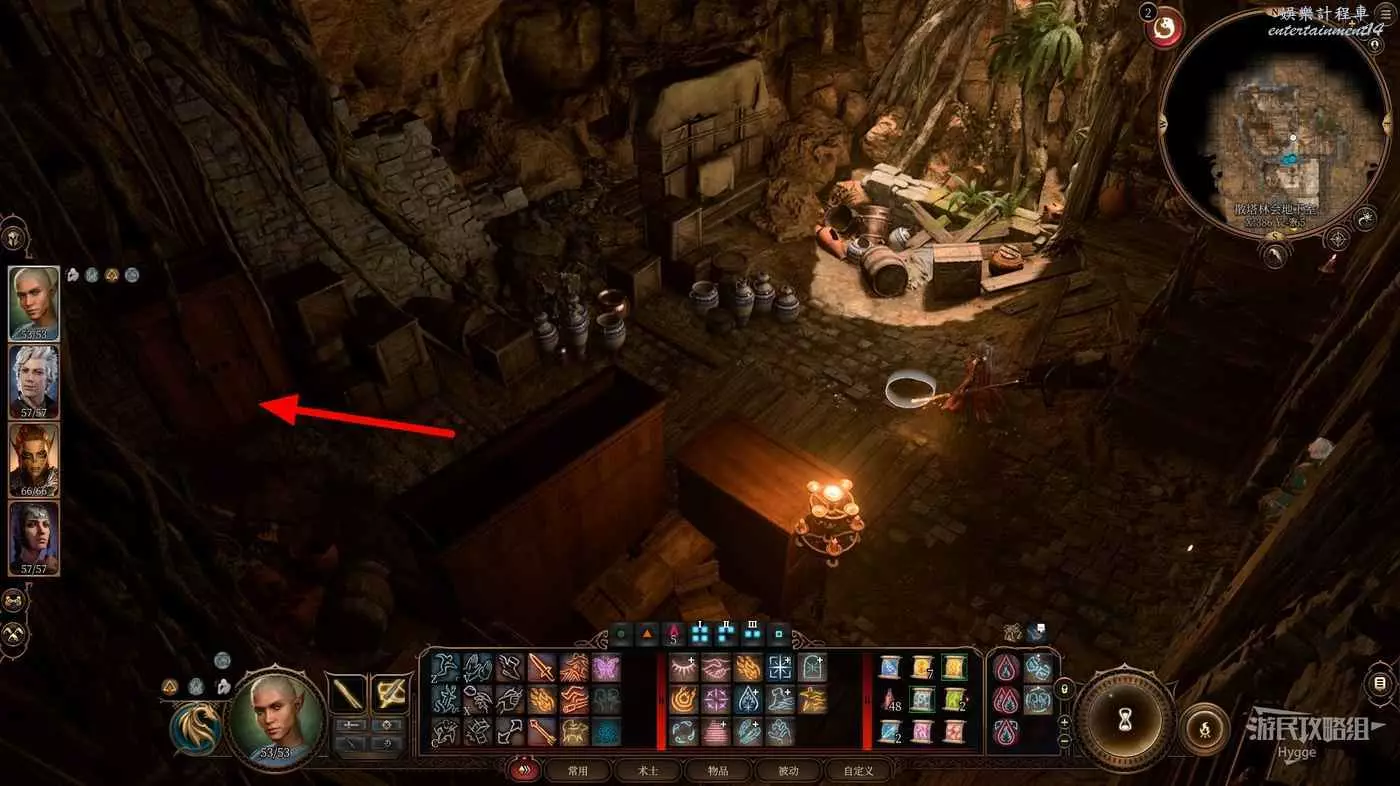Select the main-hand melee weapon slot
The image size is (1400, 786).
(x=347, y=692)
